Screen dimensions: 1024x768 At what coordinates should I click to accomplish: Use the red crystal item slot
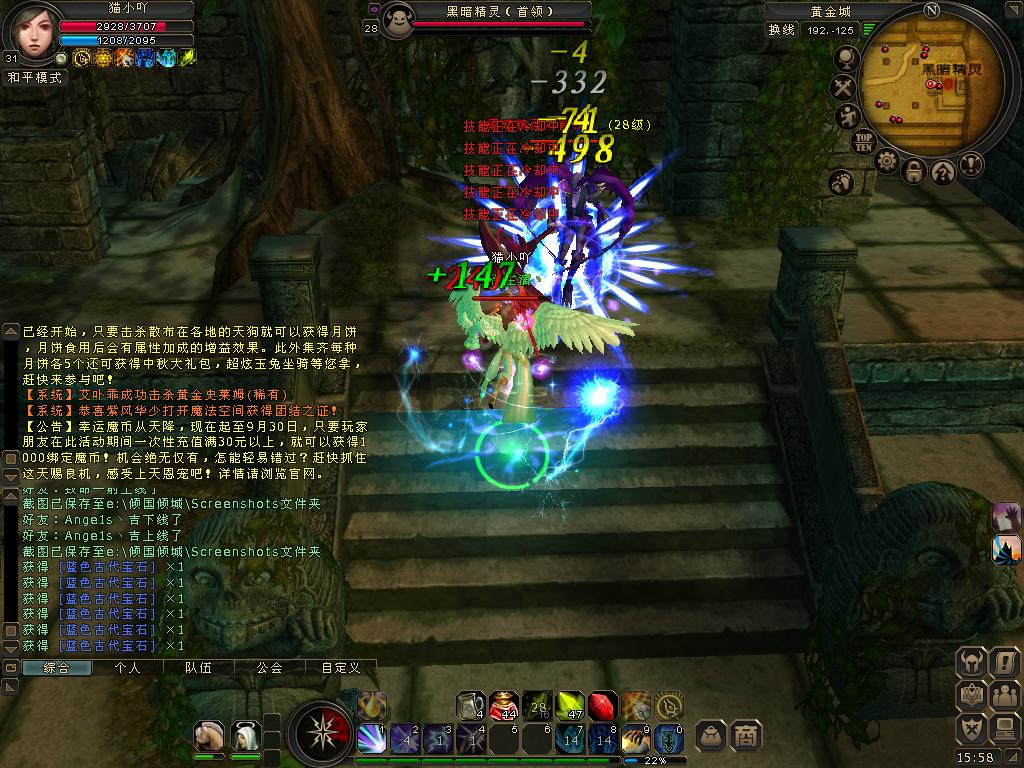(x=602, y=706)
